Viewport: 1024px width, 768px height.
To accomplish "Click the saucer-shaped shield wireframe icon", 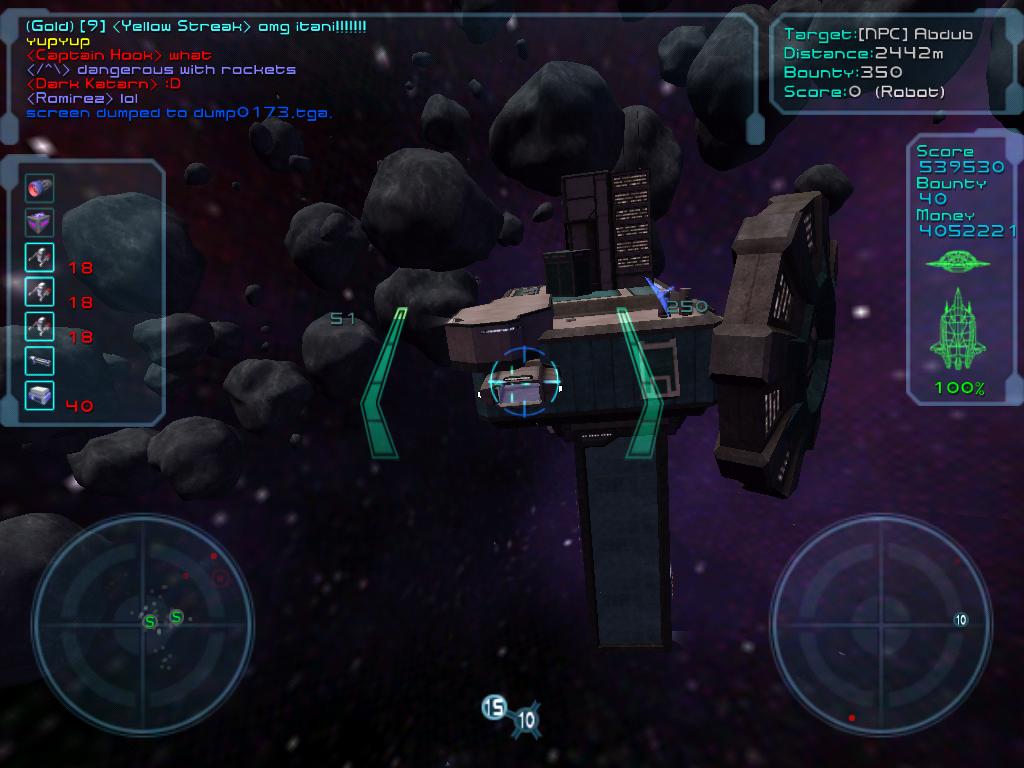I will coord(957,263).
